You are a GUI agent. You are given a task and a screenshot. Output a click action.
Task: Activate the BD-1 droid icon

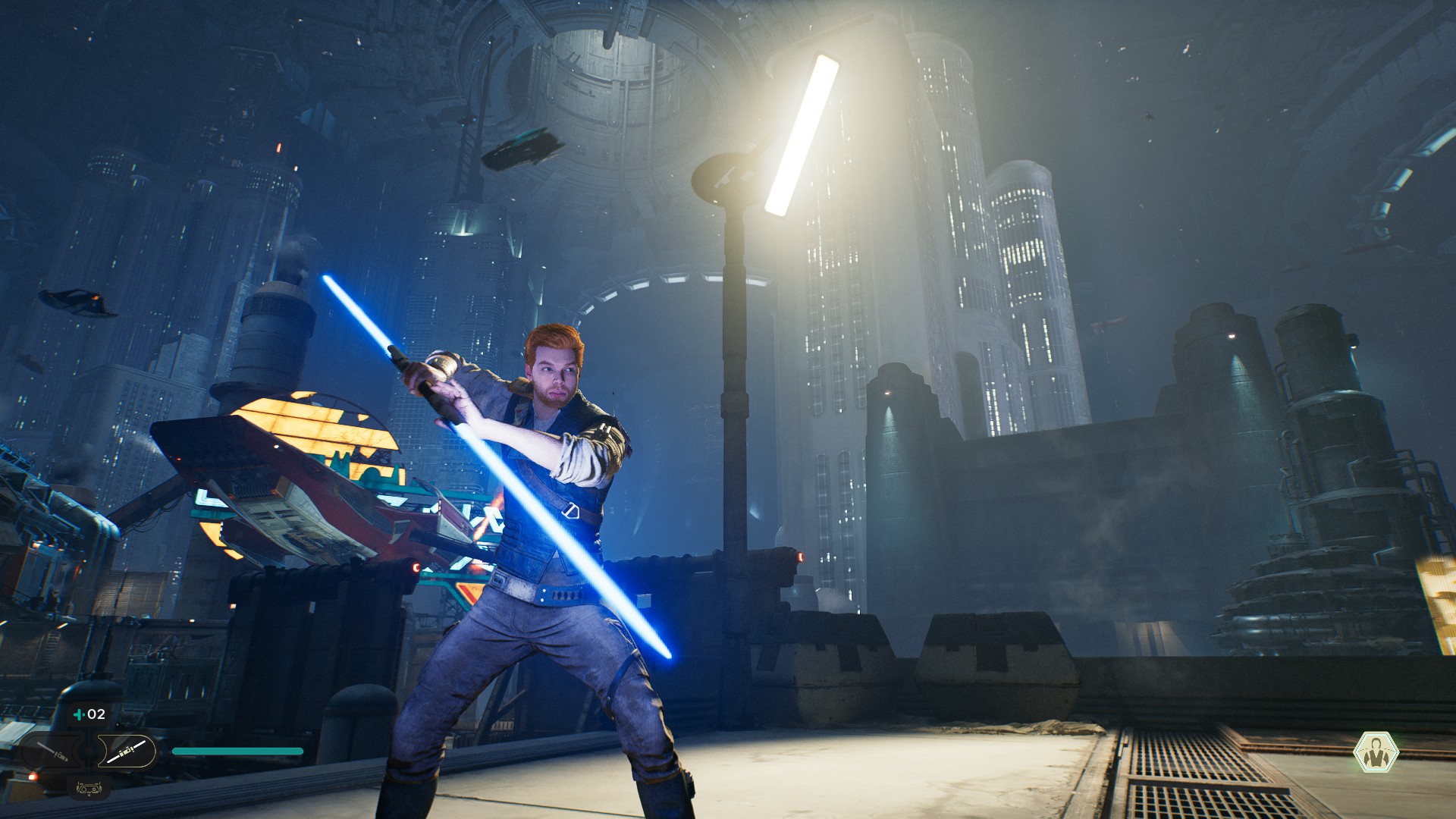89,789
